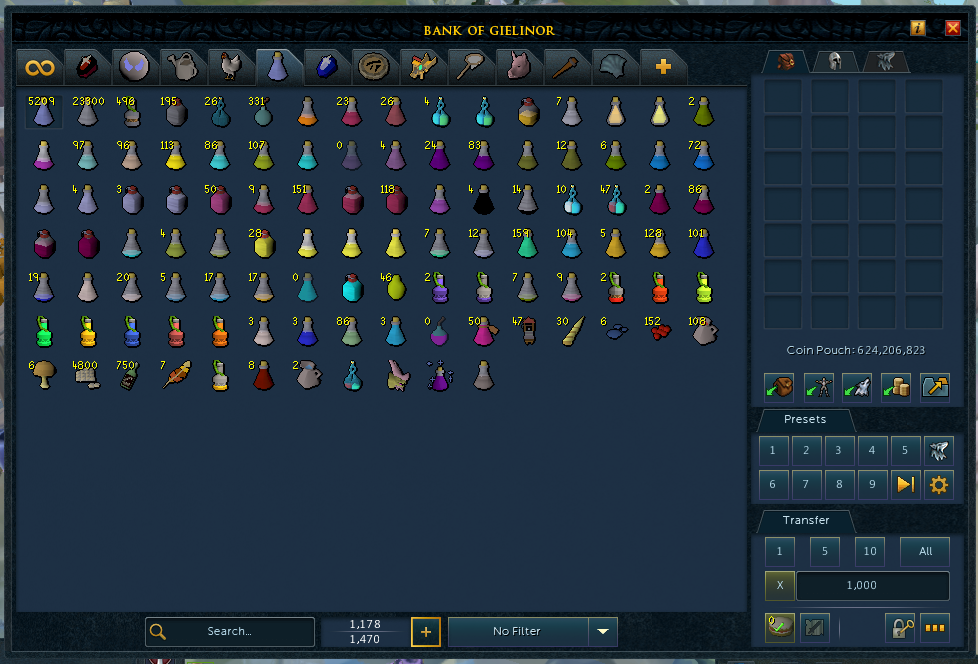
Task: Choose the black potion flask
Action: click(483, 199)
